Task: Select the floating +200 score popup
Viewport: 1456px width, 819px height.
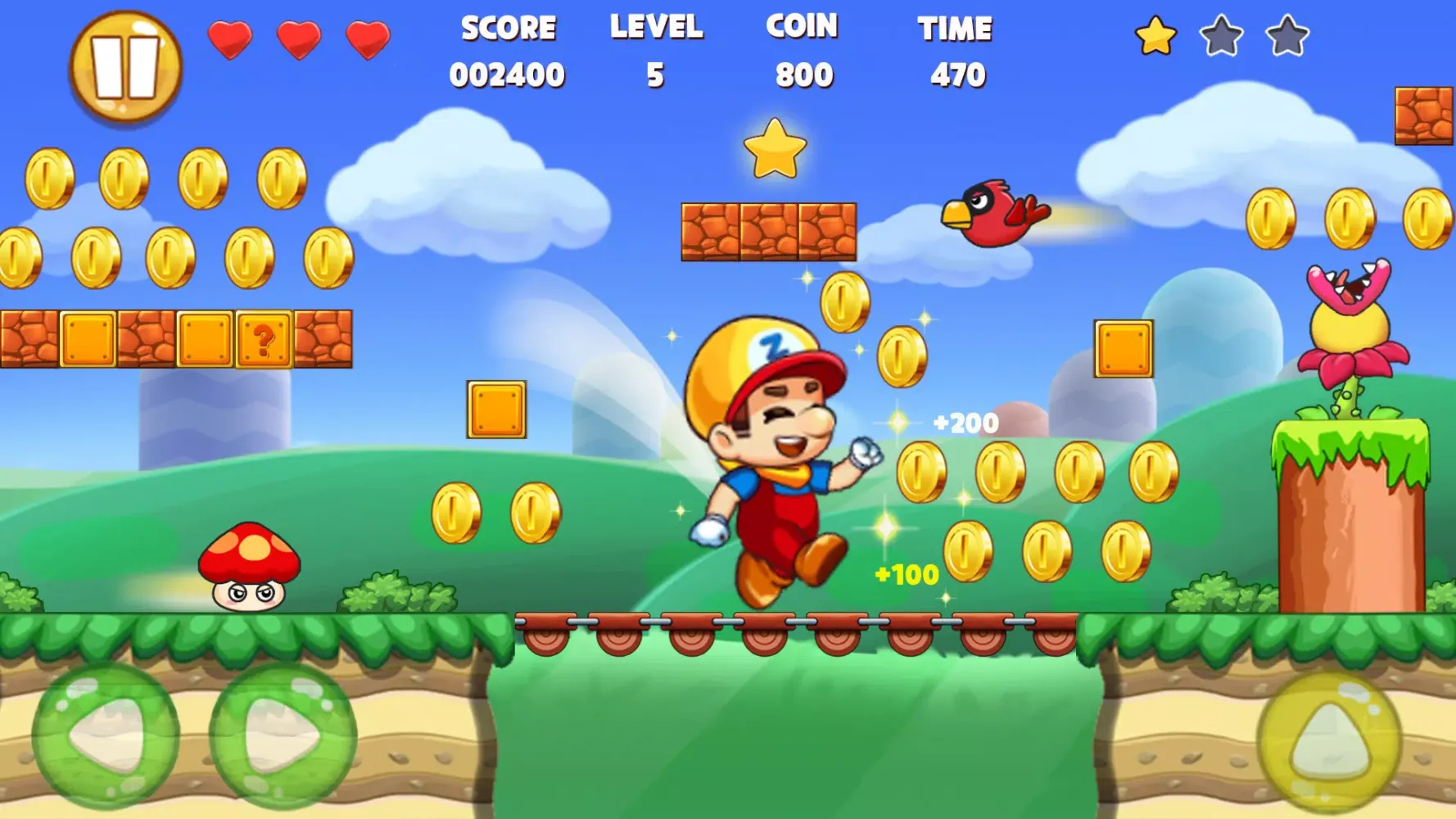Action: point(964,424)
